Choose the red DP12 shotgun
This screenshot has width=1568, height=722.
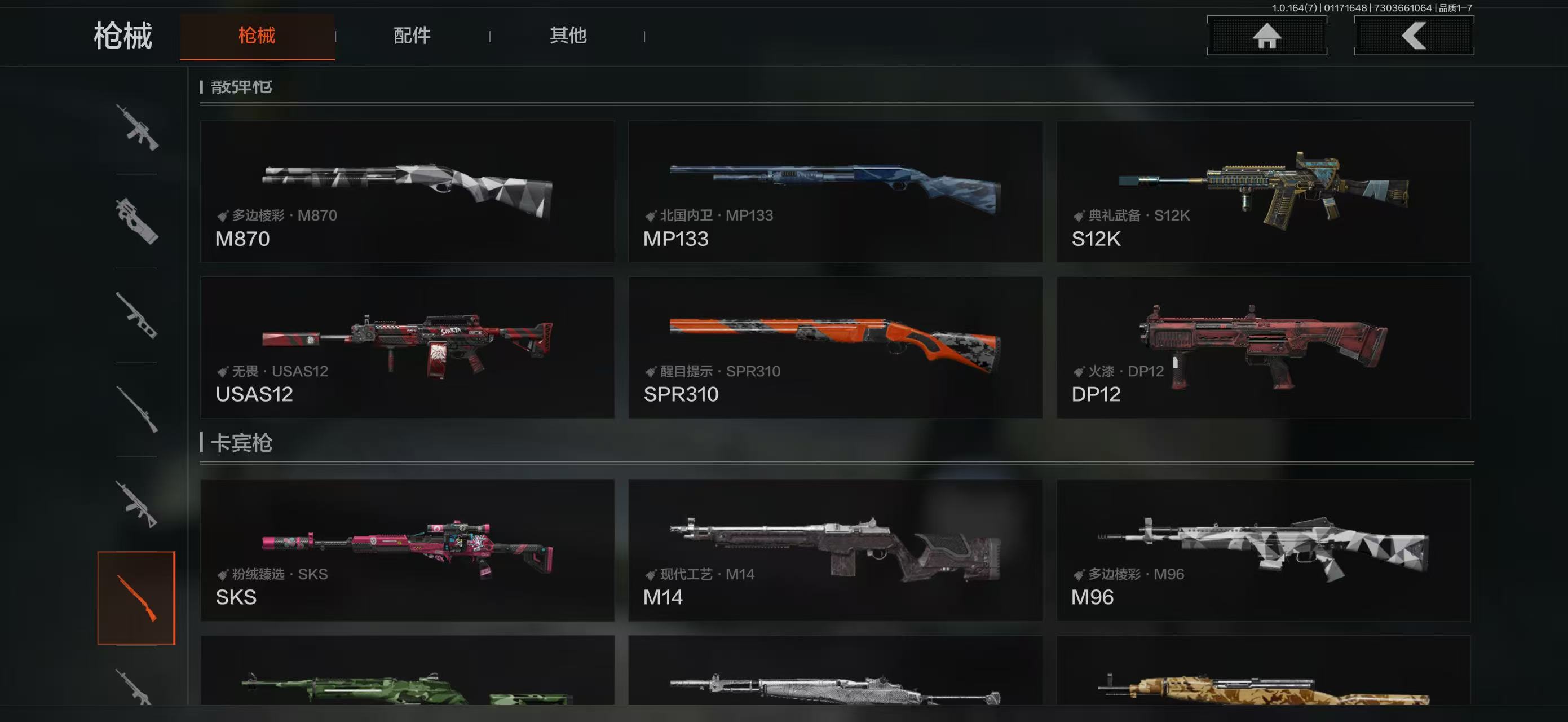click(1264, 347)
